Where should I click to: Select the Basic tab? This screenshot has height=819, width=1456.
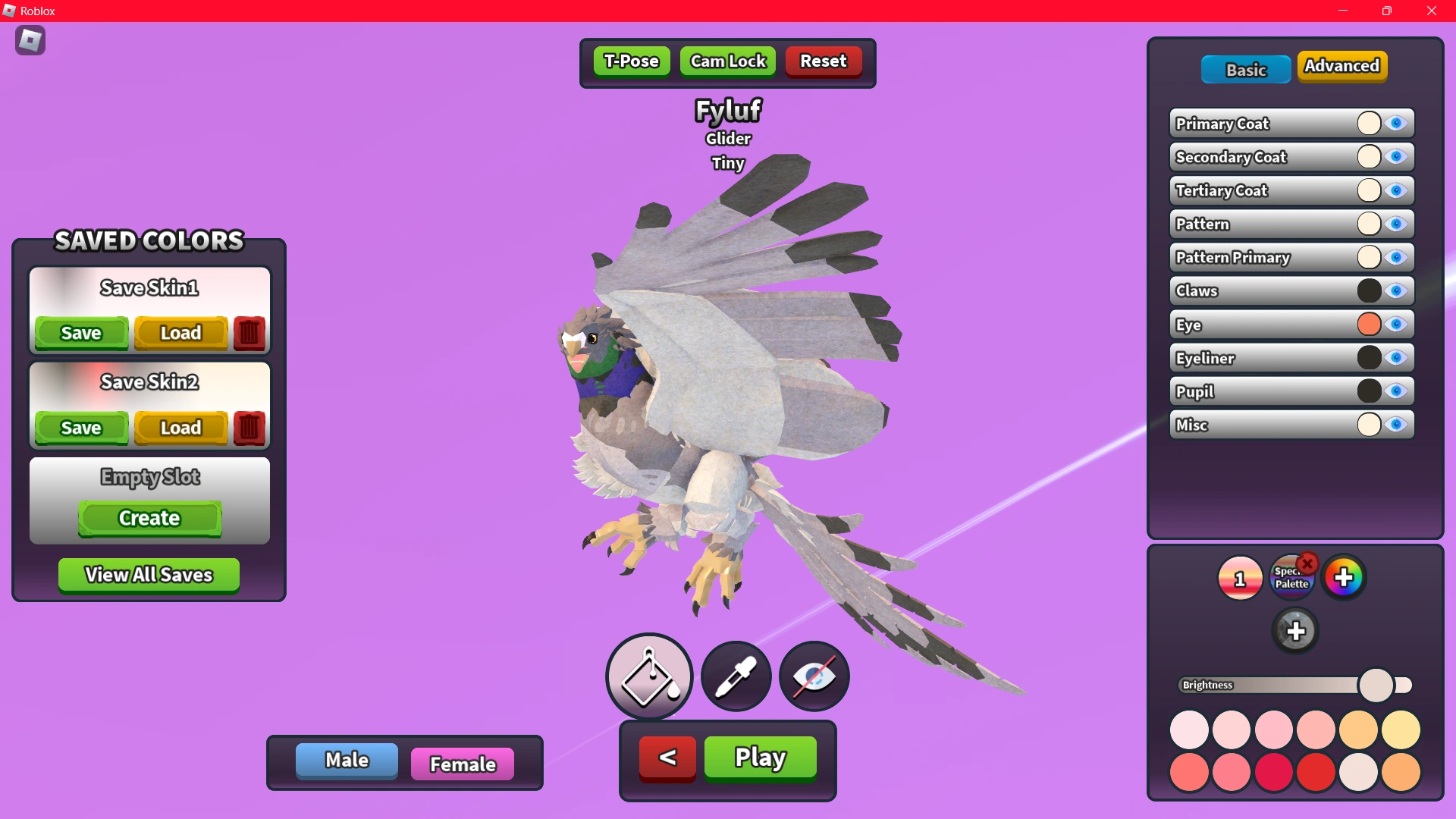point(1246,69)
